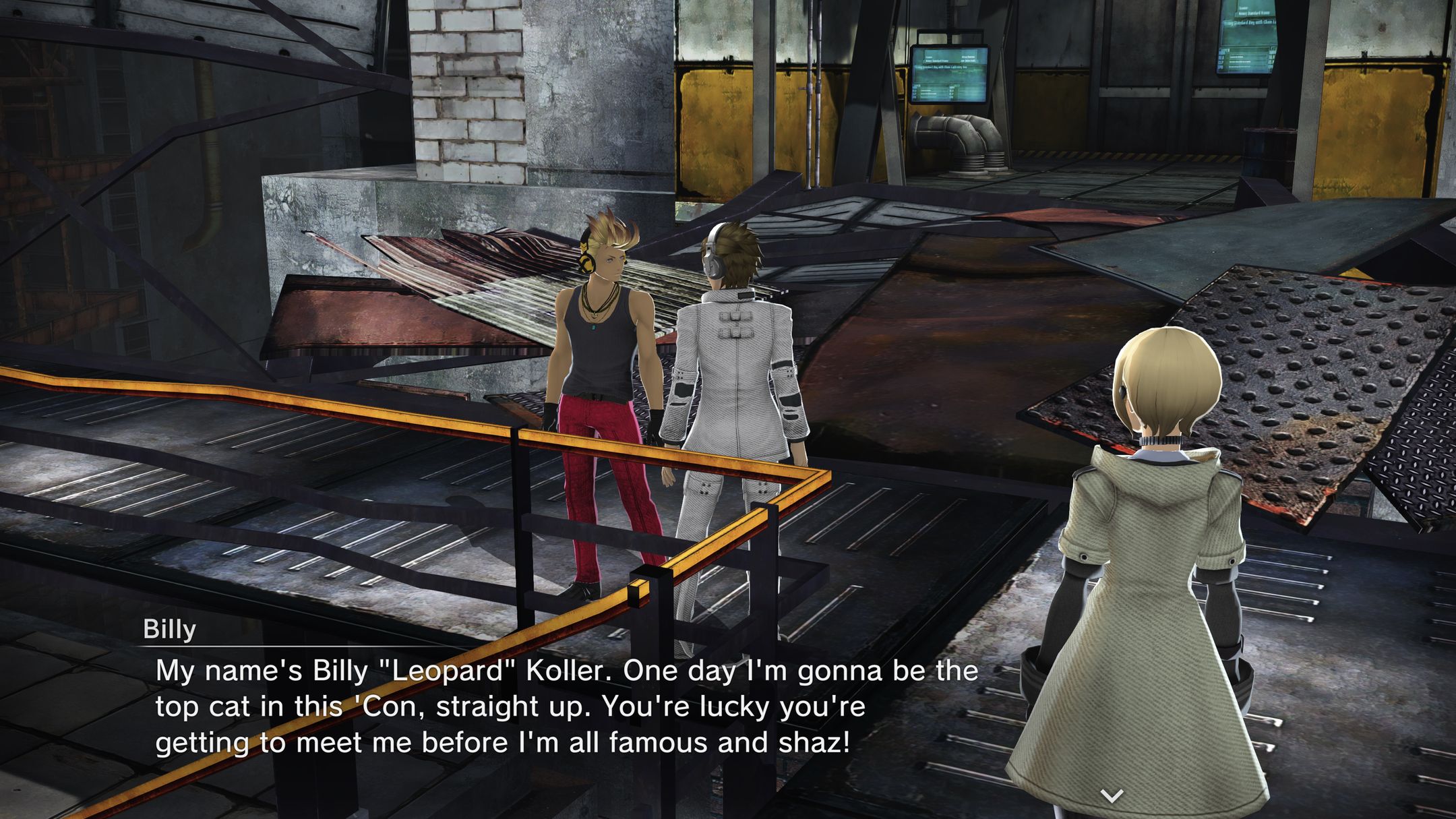
Task: Advance dialogue with the down-arrow indicator
Action: pos(1111,795)
